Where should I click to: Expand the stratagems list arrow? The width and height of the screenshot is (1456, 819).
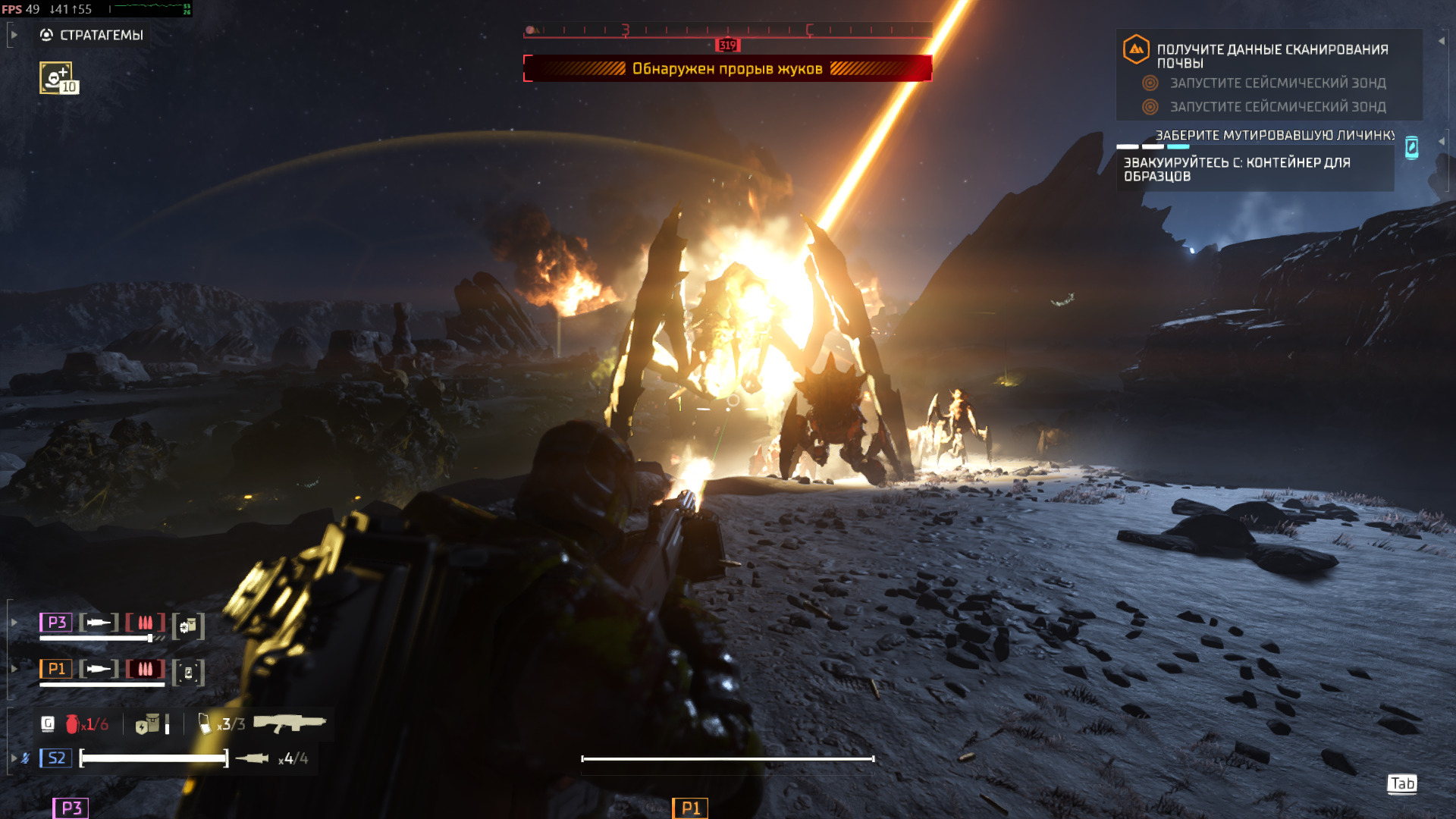pyautogui.click(x=14, y=35)
